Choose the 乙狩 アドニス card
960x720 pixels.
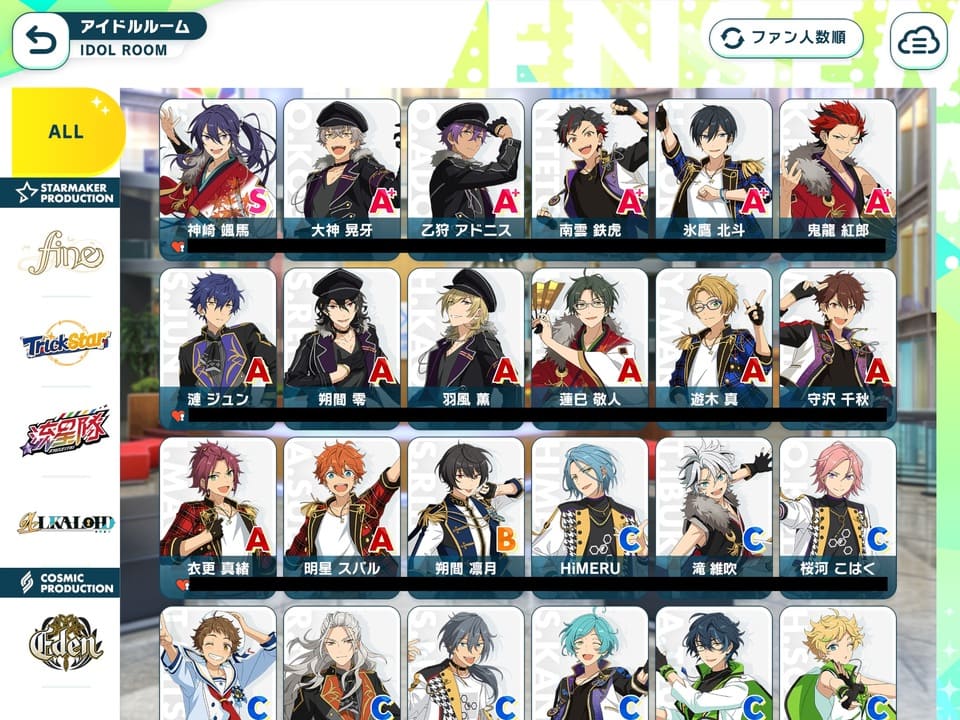tap(466, 170)
